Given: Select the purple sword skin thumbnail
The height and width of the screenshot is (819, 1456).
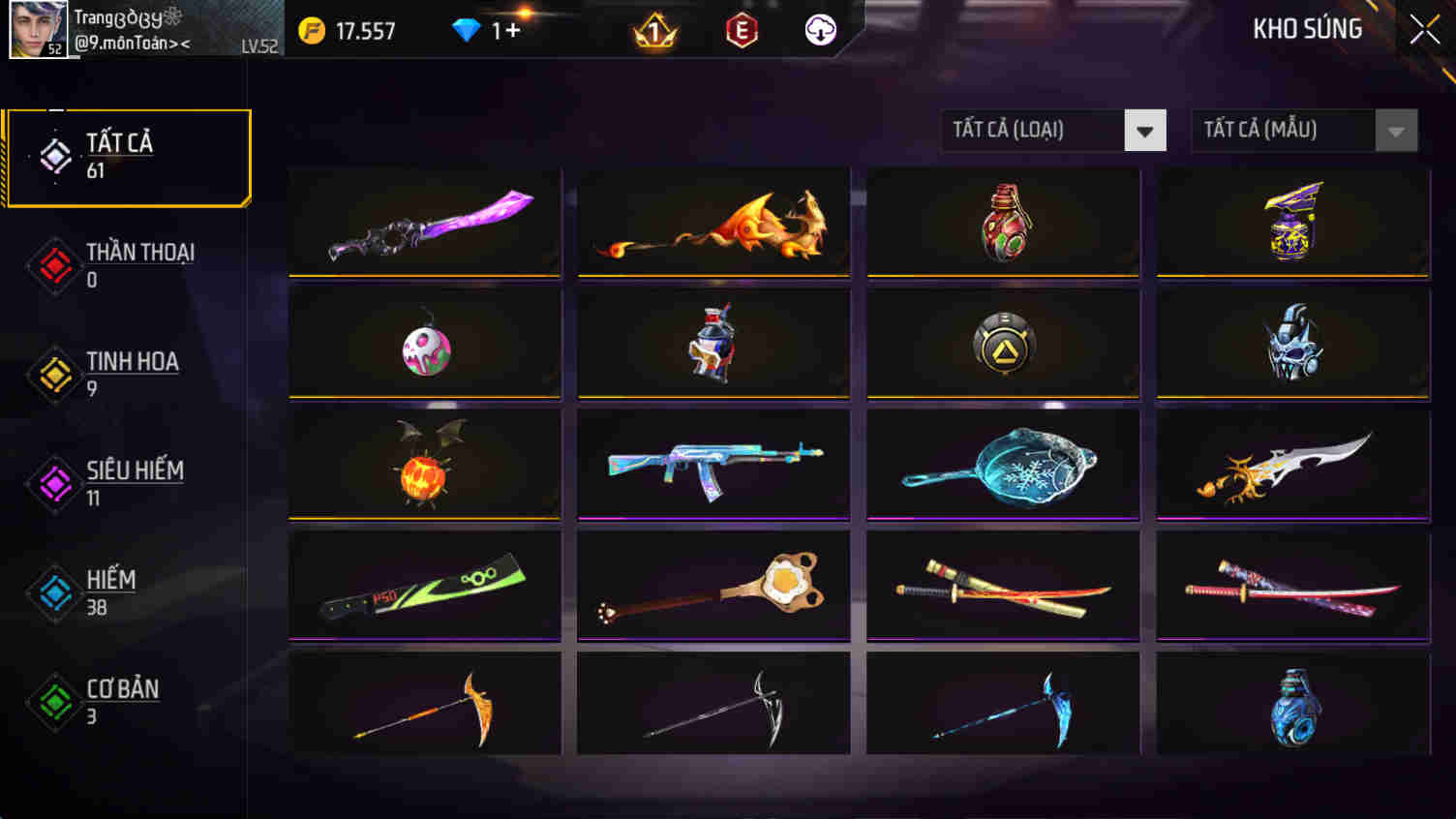Looking at the screenshot, I should 424,223.
